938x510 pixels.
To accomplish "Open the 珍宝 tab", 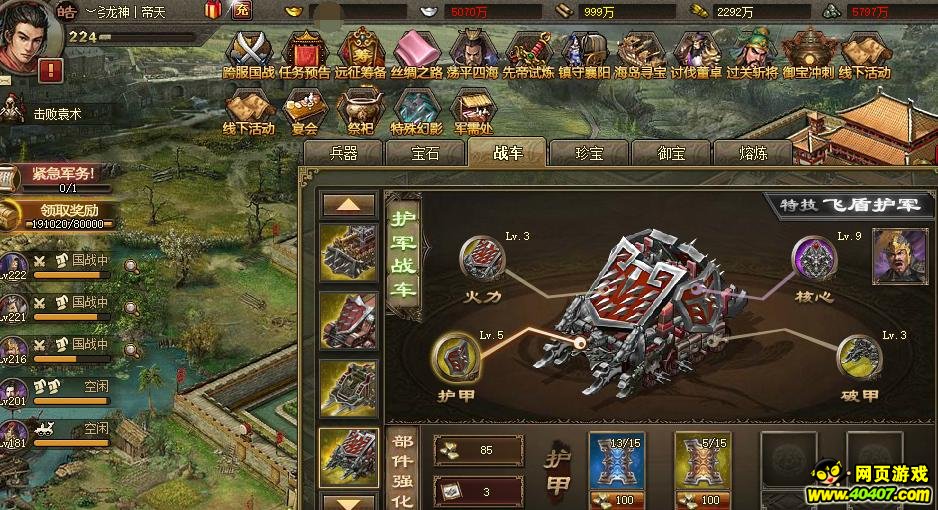I will (x=589, y=153).
